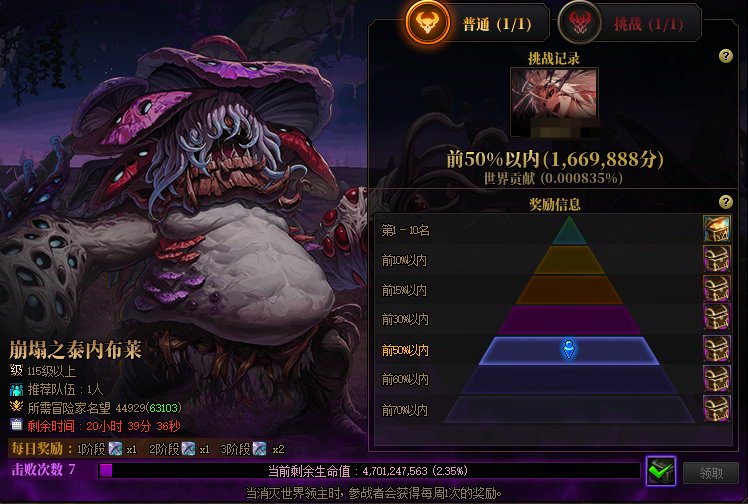
Task: Open the highlighted 前50%以内 reward chest
Action: click(716, 350)
